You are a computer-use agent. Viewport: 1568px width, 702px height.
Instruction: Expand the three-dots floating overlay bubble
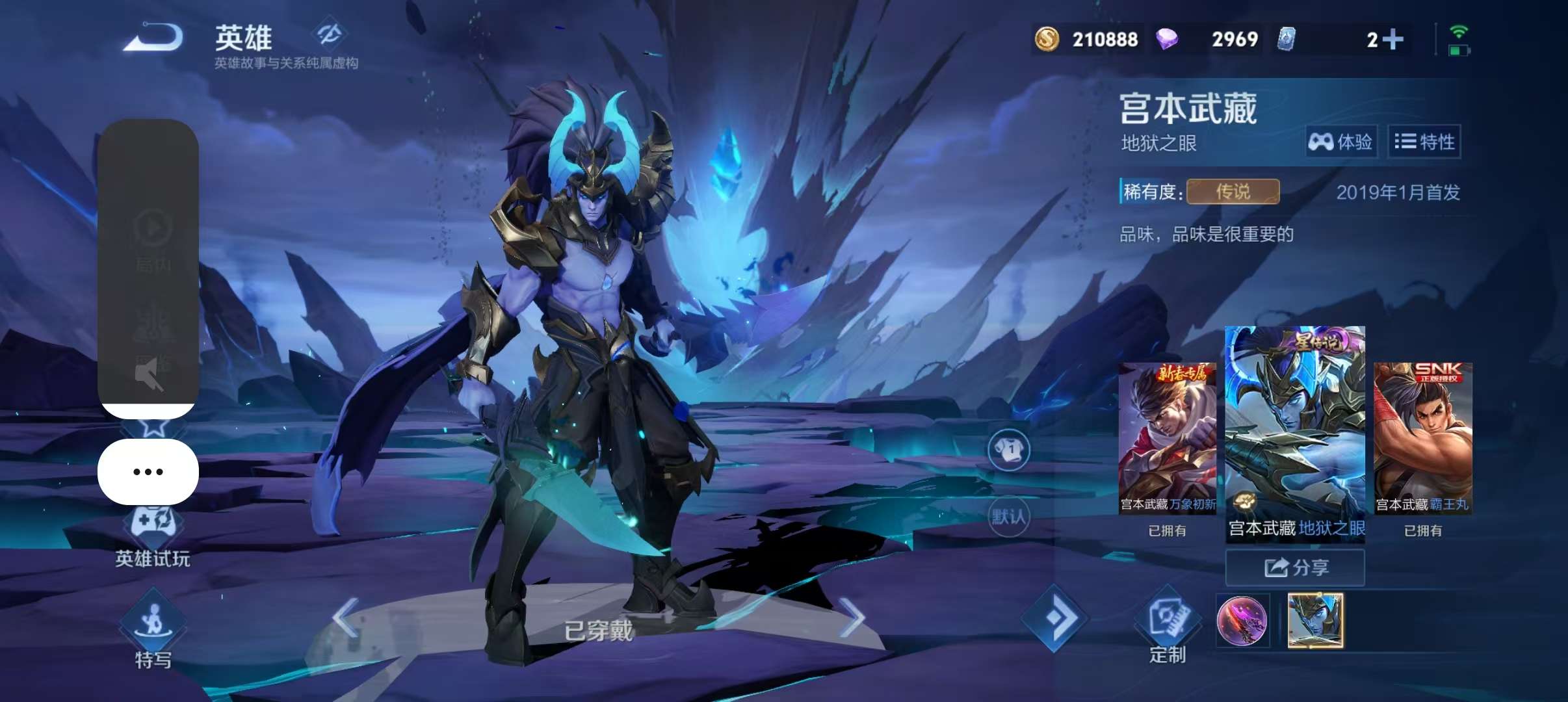point(148,472)
